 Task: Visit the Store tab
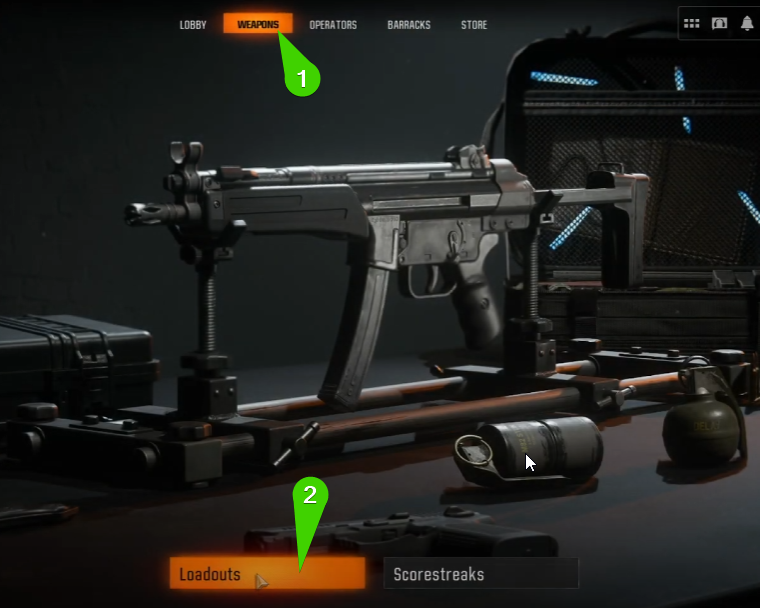(474, 25)
